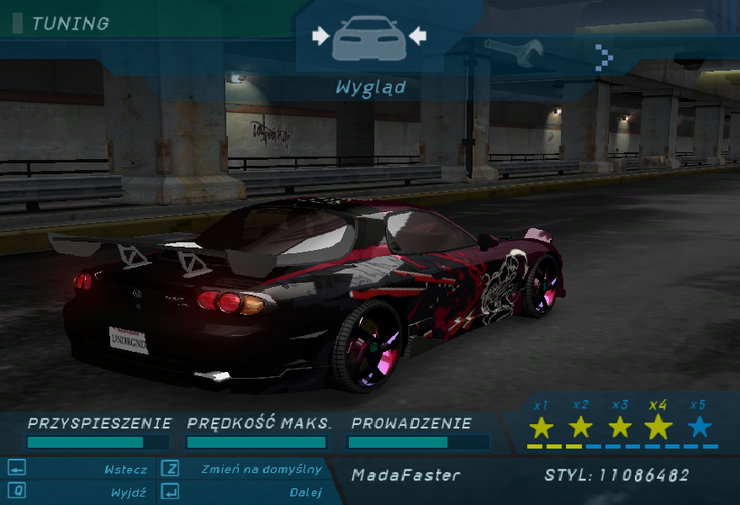Exit using the Wyjdź option
The image size is (740, 505).
[x=129, y=492]
